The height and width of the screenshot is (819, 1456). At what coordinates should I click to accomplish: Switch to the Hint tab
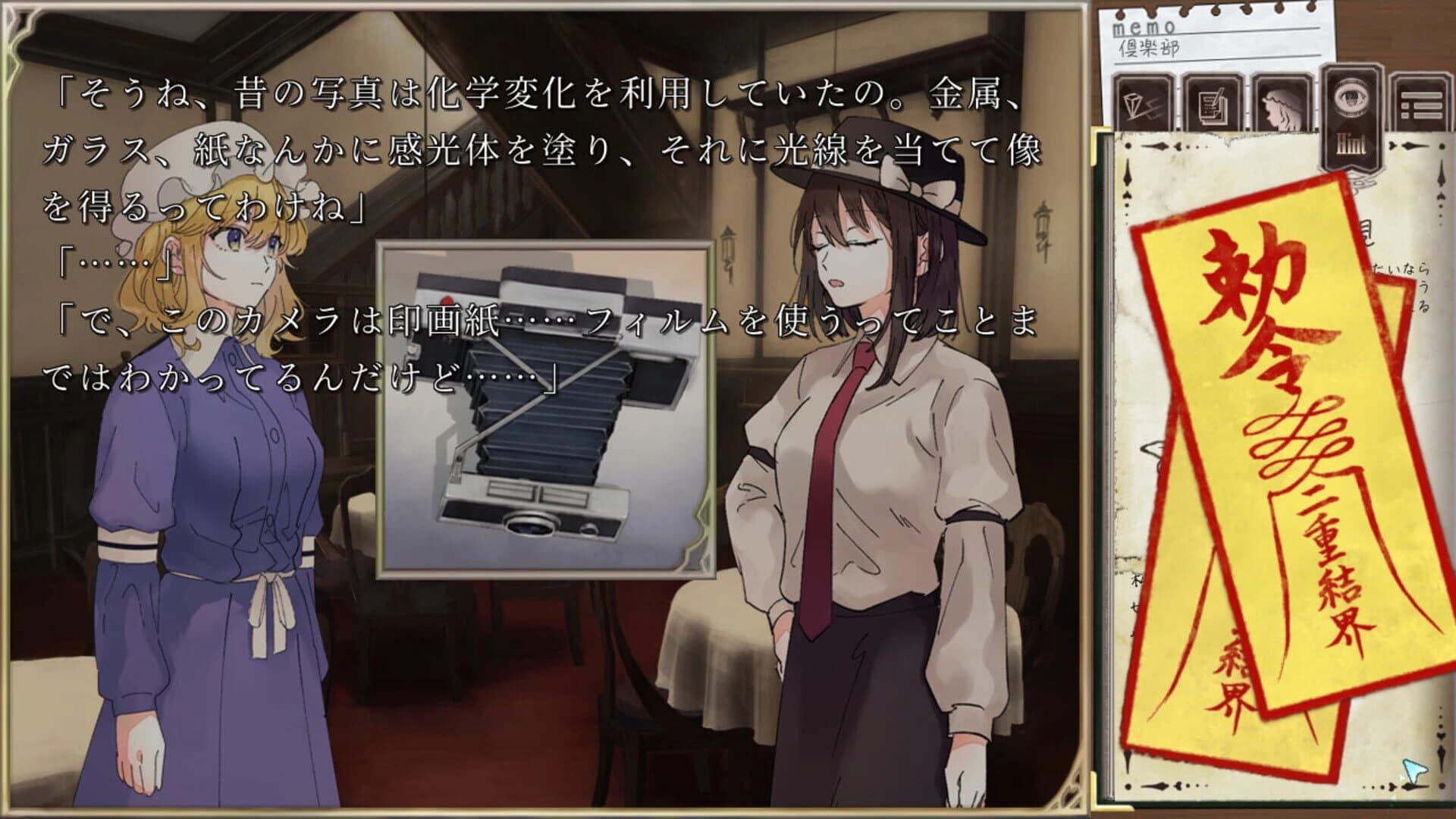click(x=1350, y=118)
